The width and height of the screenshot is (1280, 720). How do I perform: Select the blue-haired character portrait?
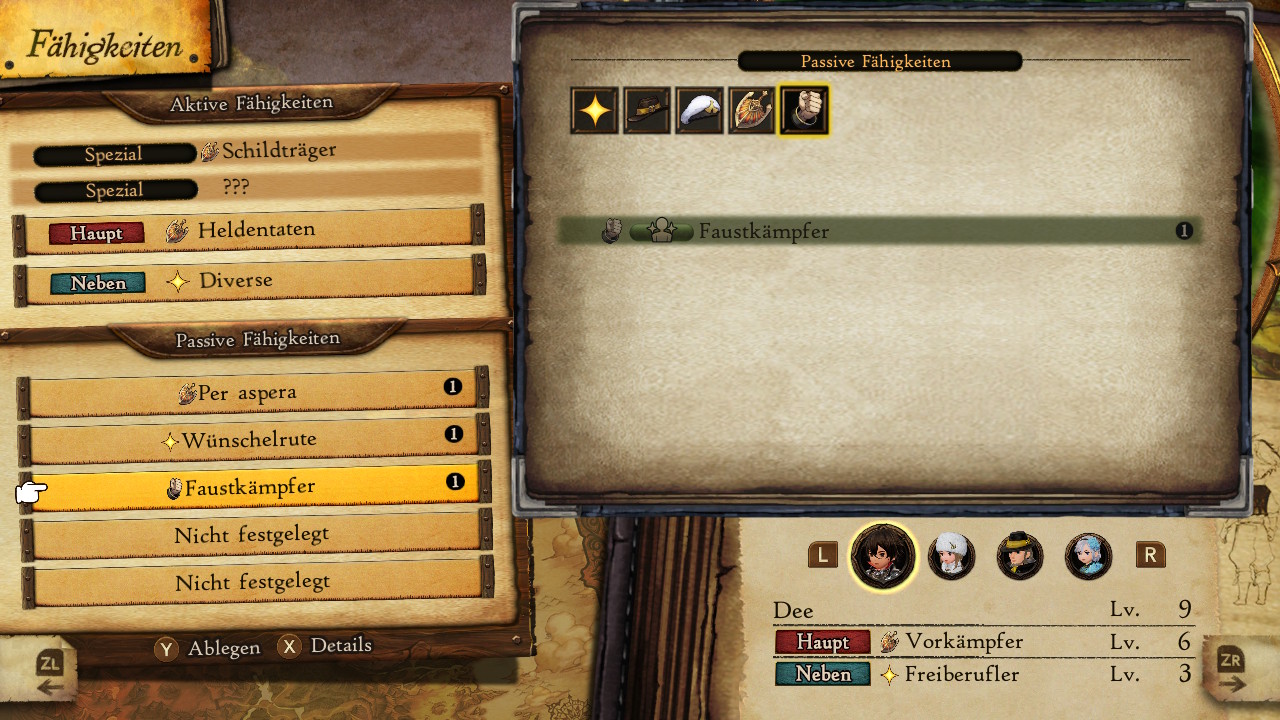point(1088,556)
